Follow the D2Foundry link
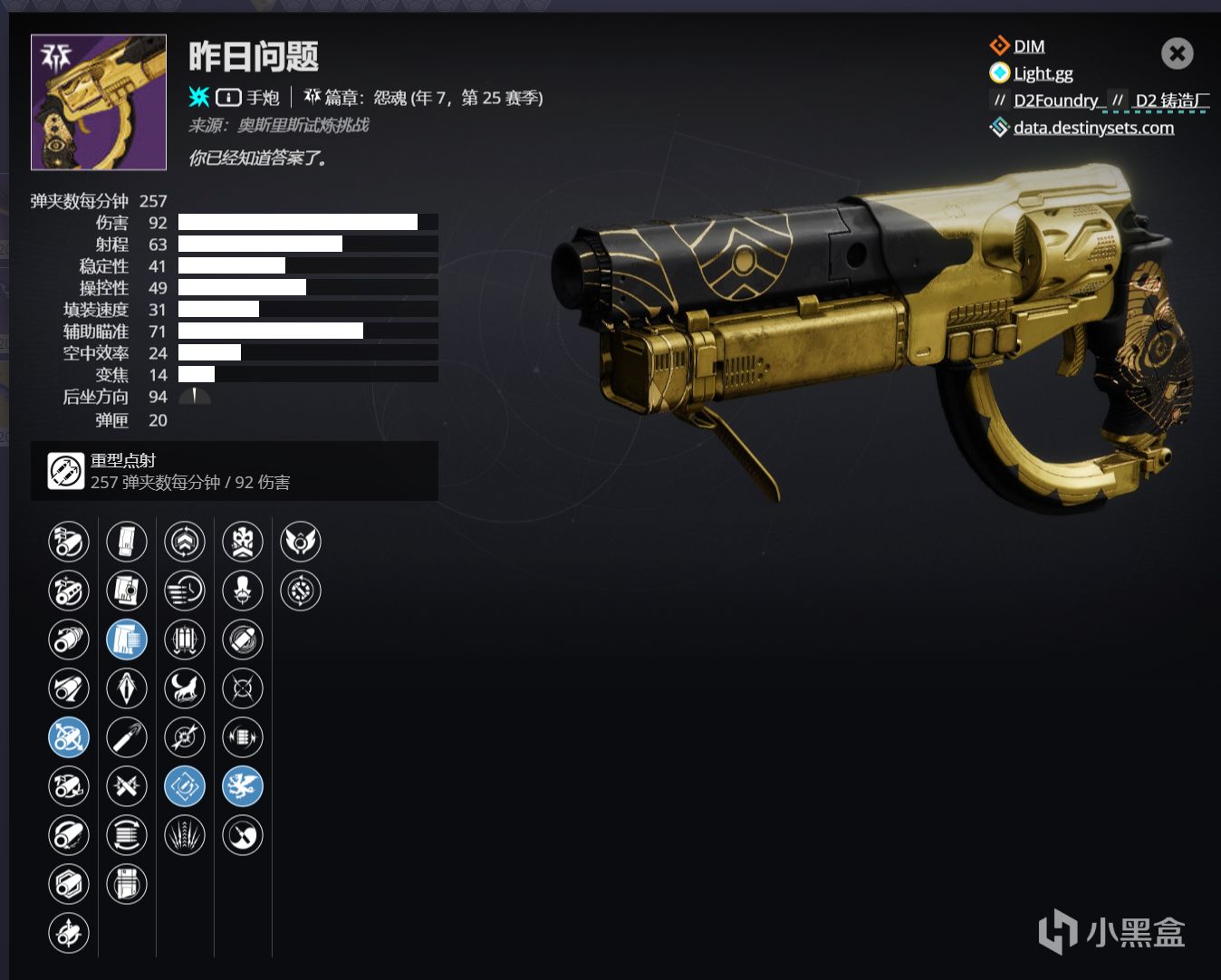This screenshot has width=1221, height=980. tap(1055, 101)
